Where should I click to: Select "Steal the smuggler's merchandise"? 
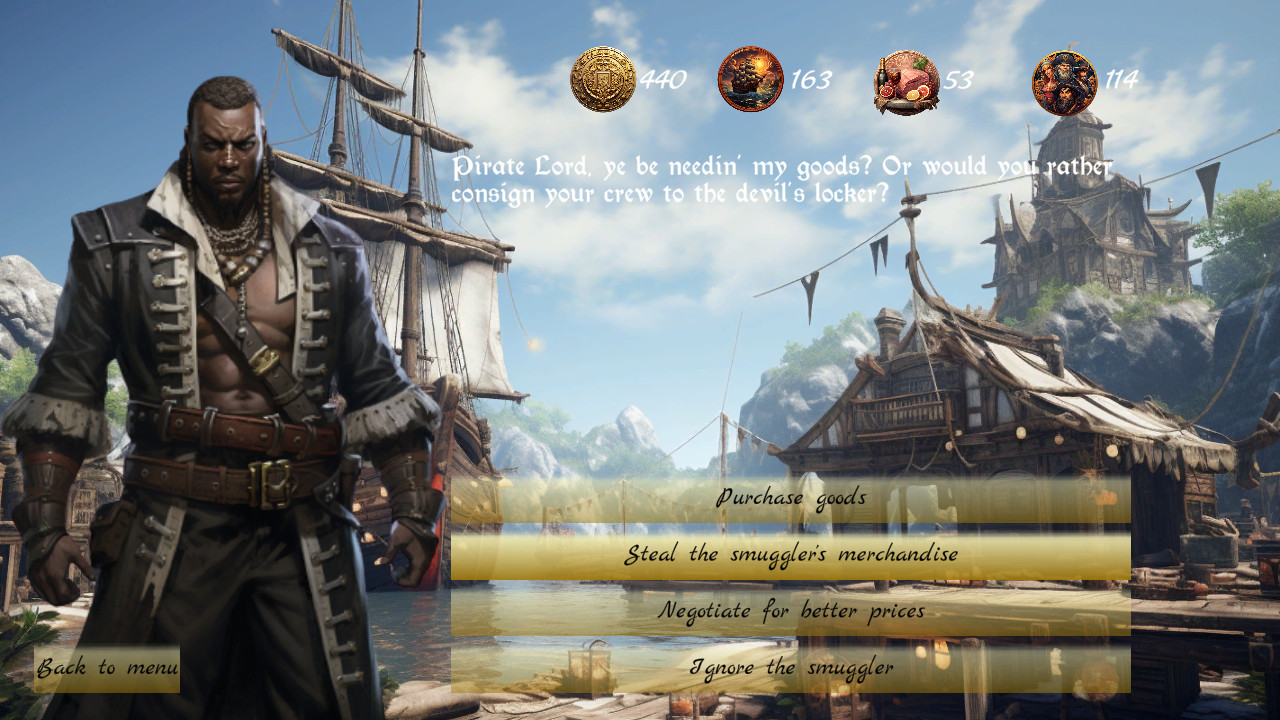(790, 553)
